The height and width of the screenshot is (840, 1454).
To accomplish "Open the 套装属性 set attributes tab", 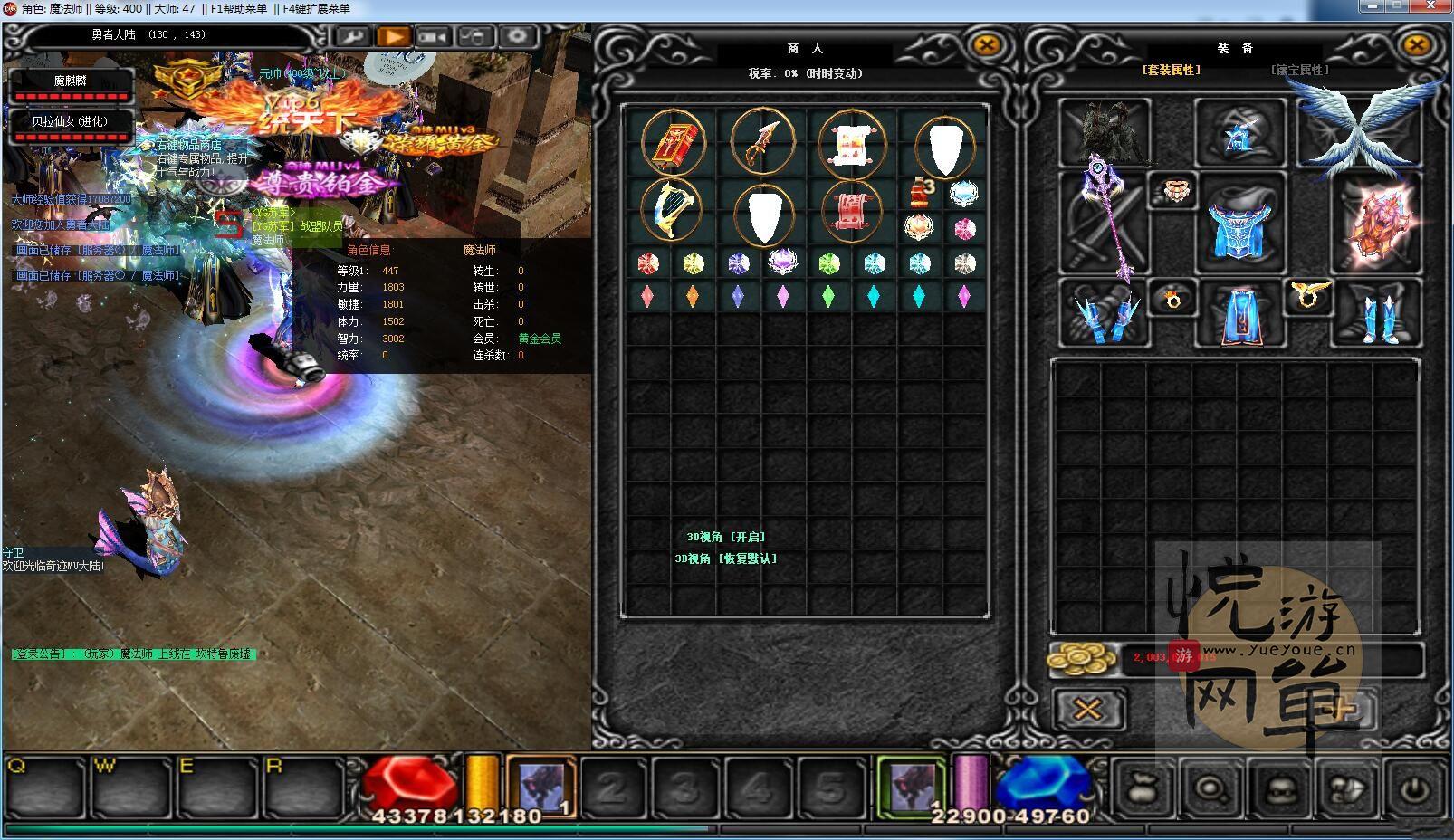I will 1171,71.
